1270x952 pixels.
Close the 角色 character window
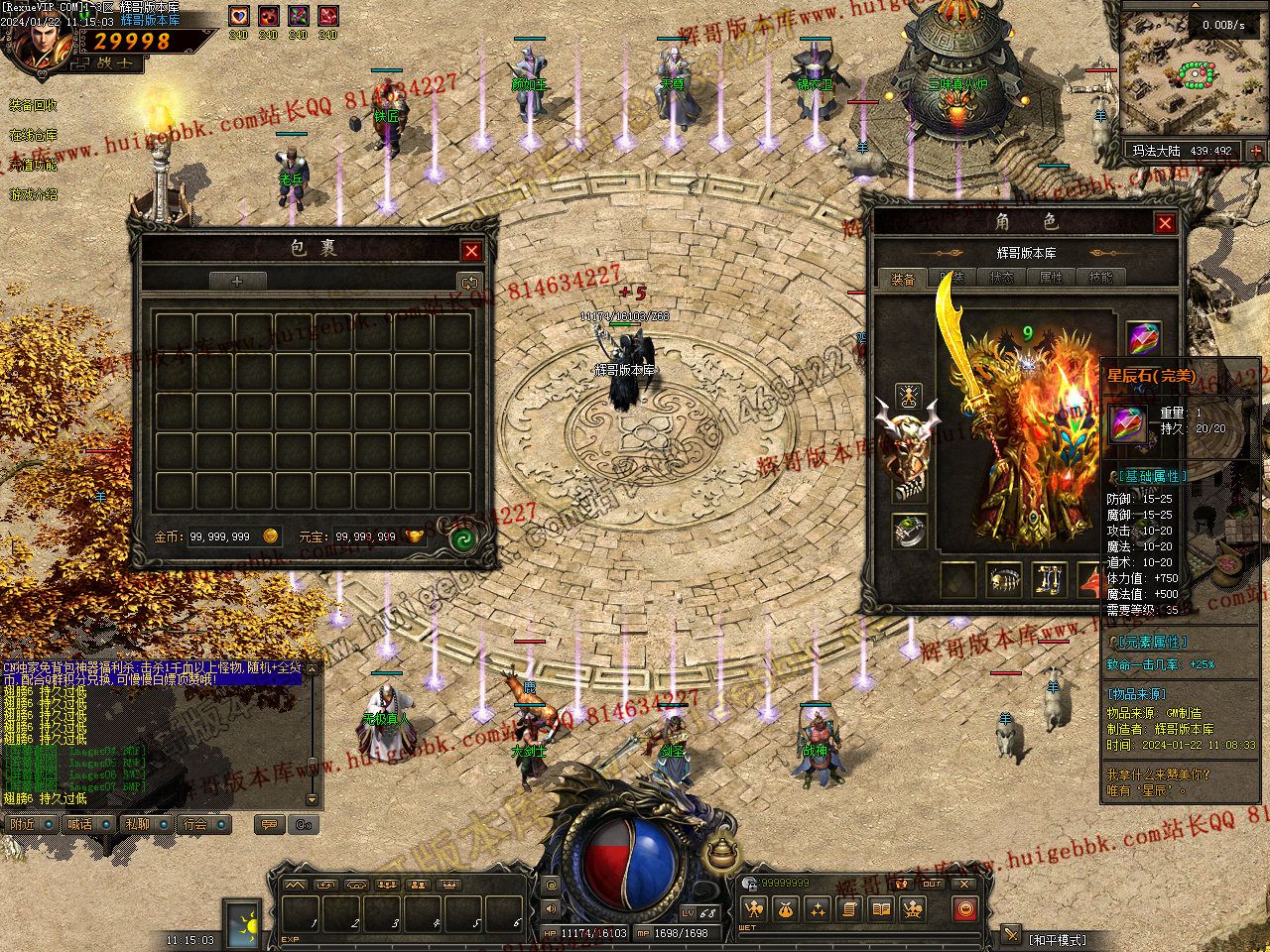1165,223
